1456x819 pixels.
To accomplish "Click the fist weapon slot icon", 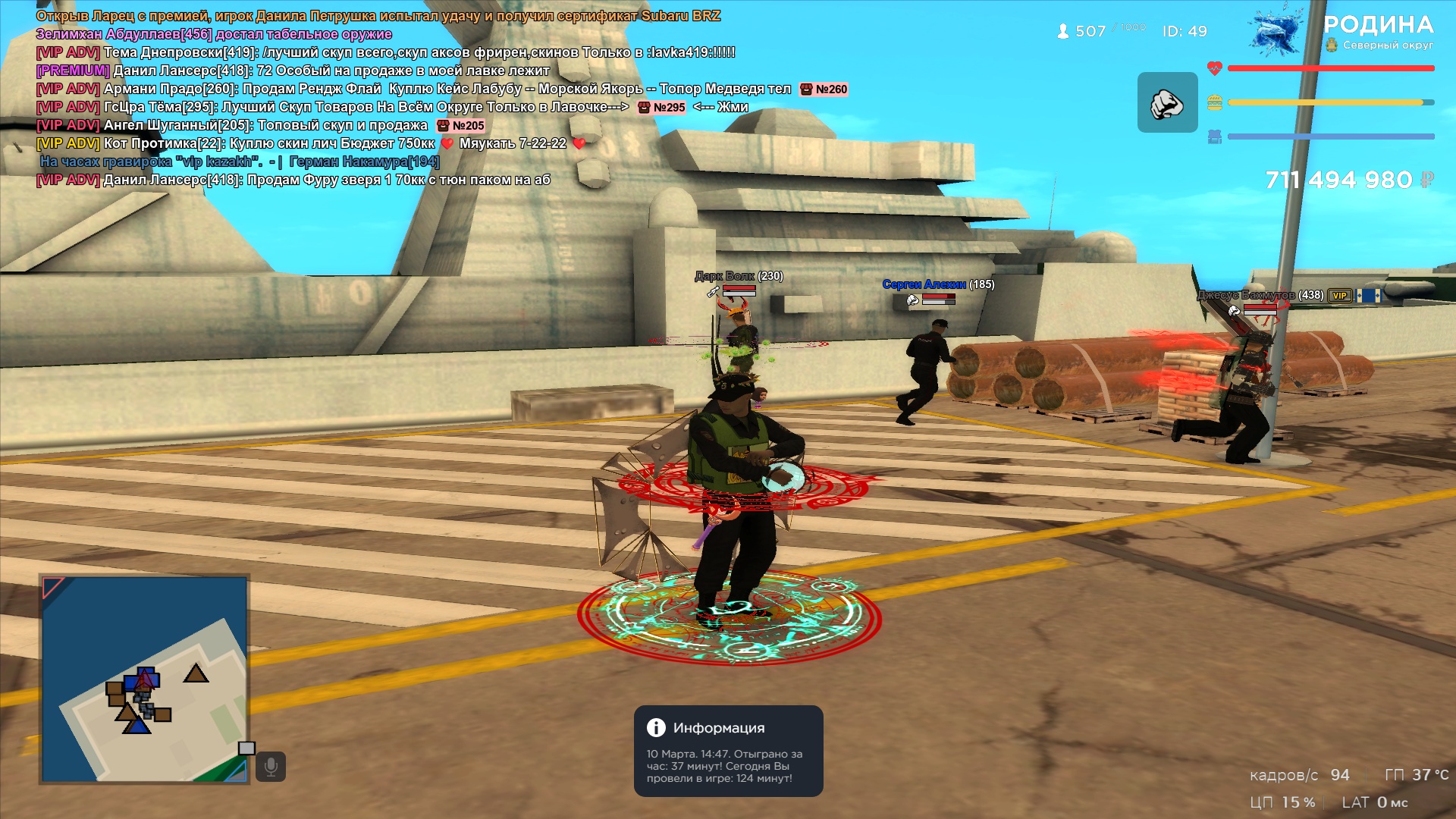I will 1167,103.
